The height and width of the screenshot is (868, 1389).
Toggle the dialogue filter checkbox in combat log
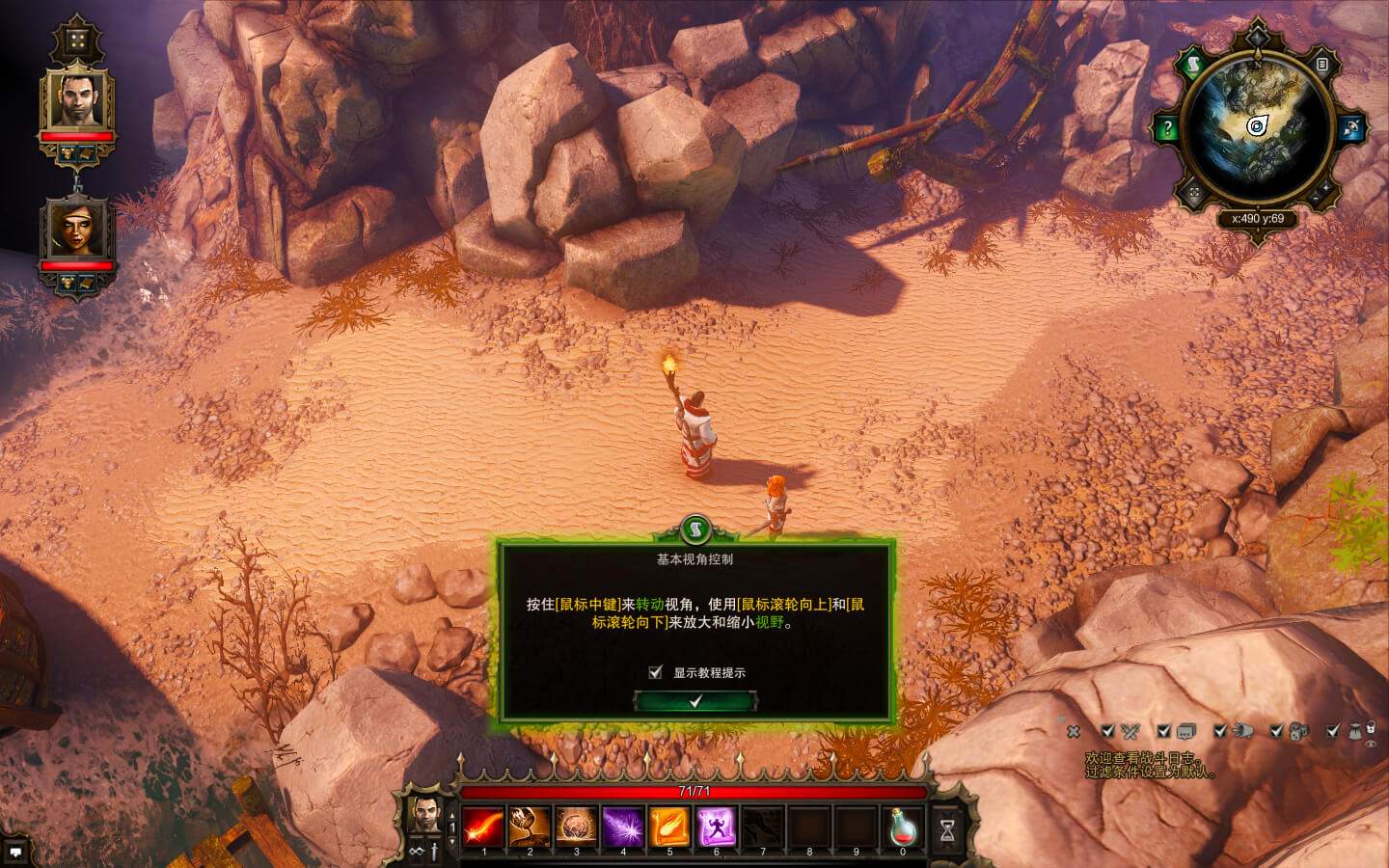[x=1162, y=732]
